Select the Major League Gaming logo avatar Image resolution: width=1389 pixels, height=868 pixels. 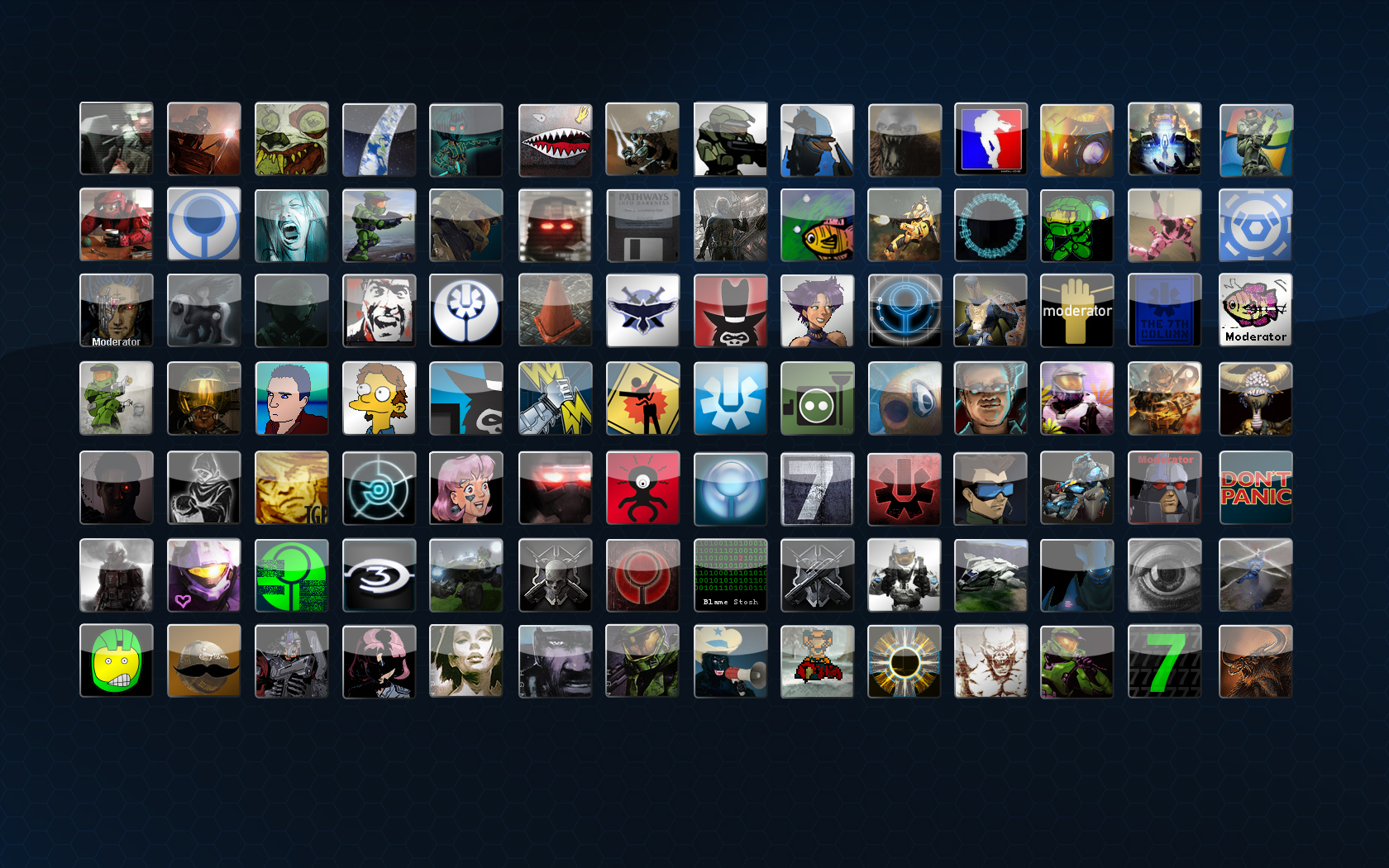point(990,139)
